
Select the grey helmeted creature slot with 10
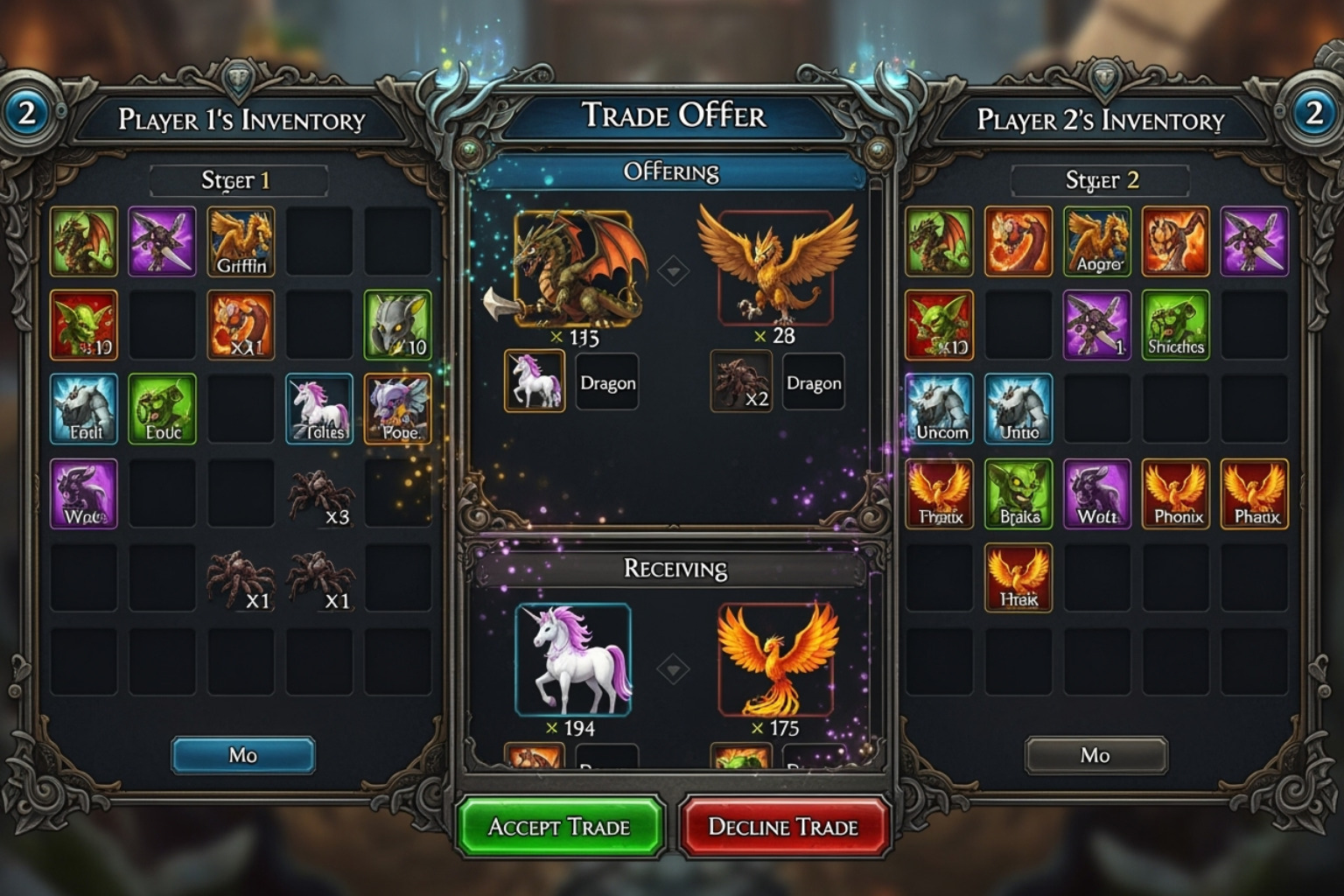[x=397, y=325]
